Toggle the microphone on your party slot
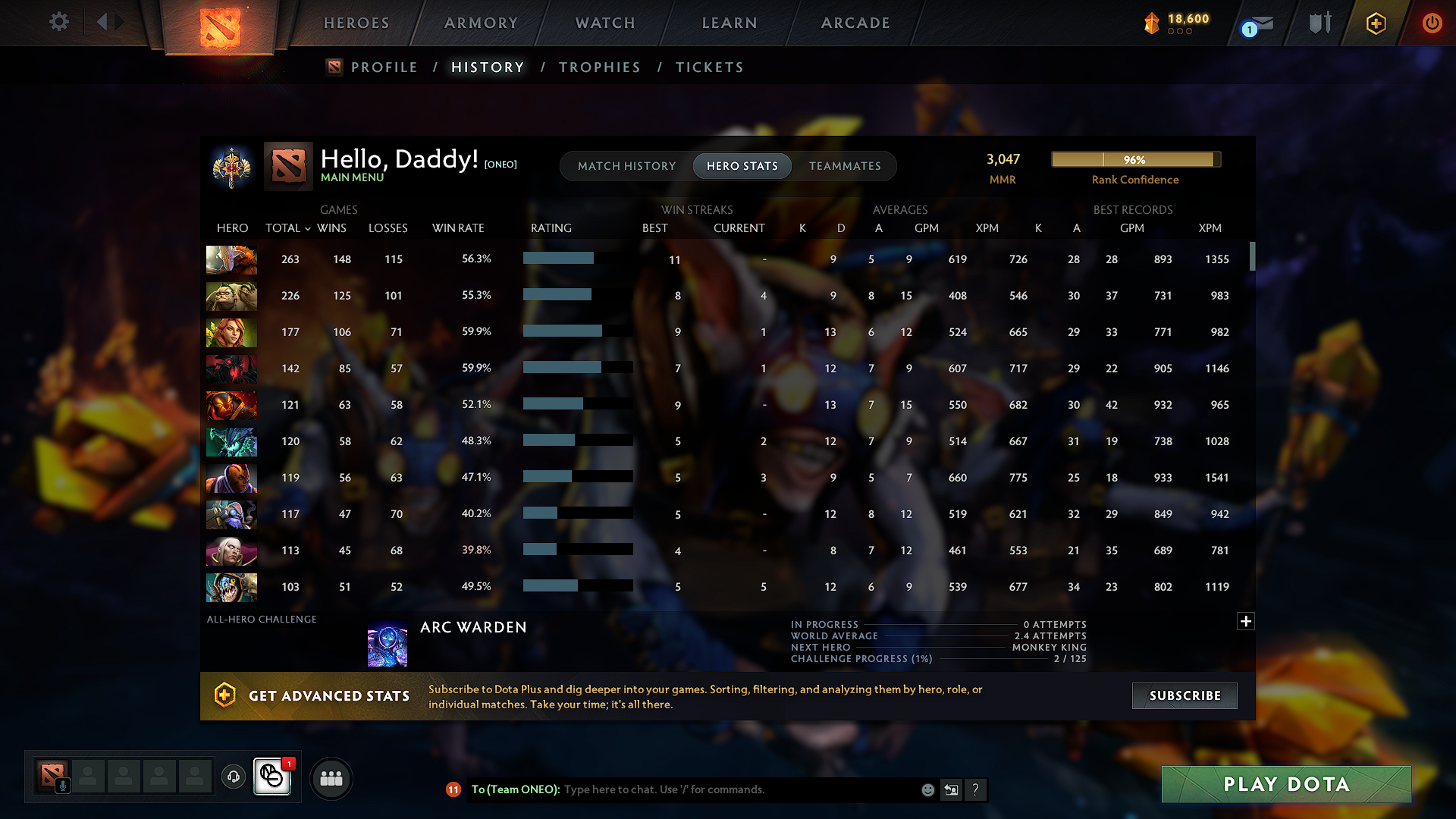 tap(64, 785)
